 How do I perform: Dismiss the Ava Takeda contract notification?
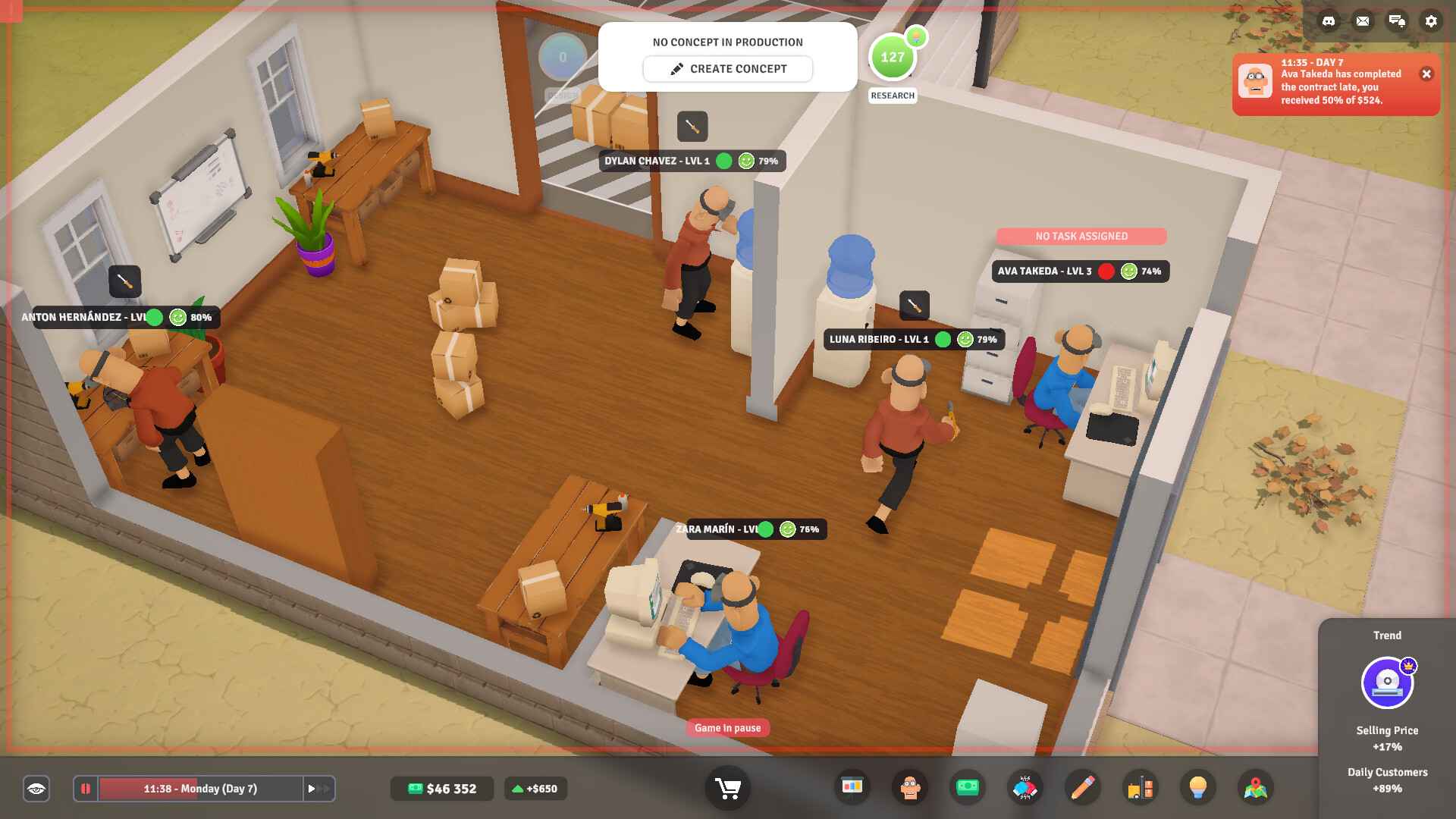click(1425, 73)
